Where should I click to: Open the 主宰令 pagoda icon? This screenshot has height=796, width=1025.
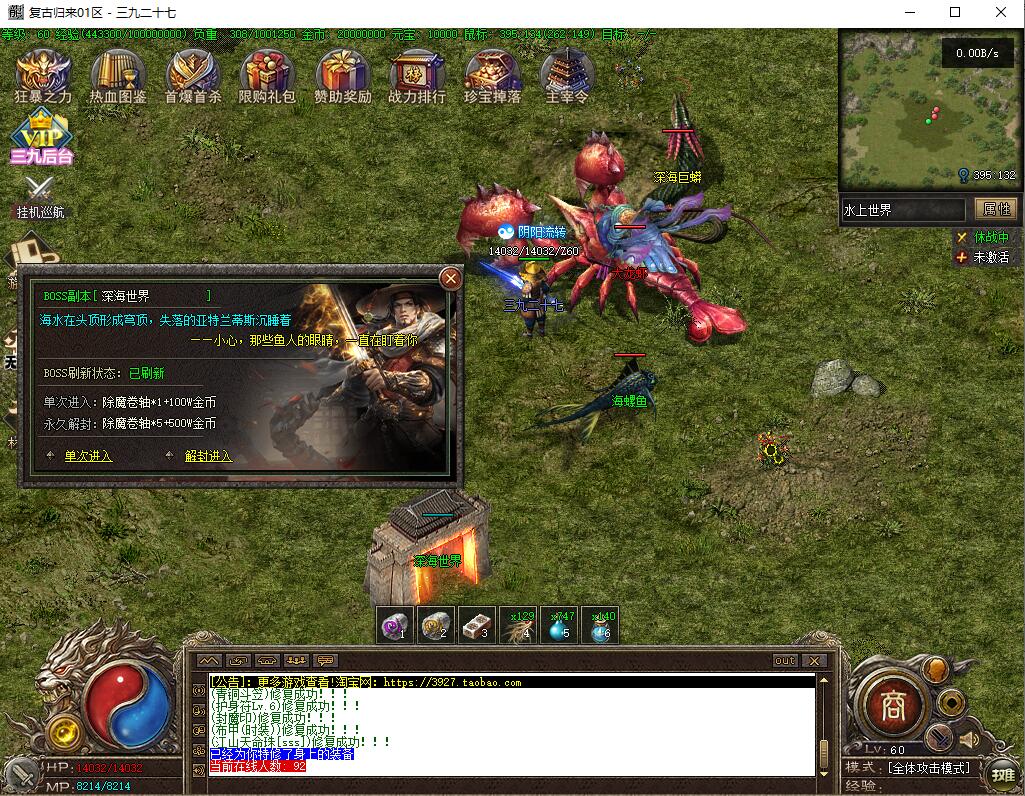[567, 73]
